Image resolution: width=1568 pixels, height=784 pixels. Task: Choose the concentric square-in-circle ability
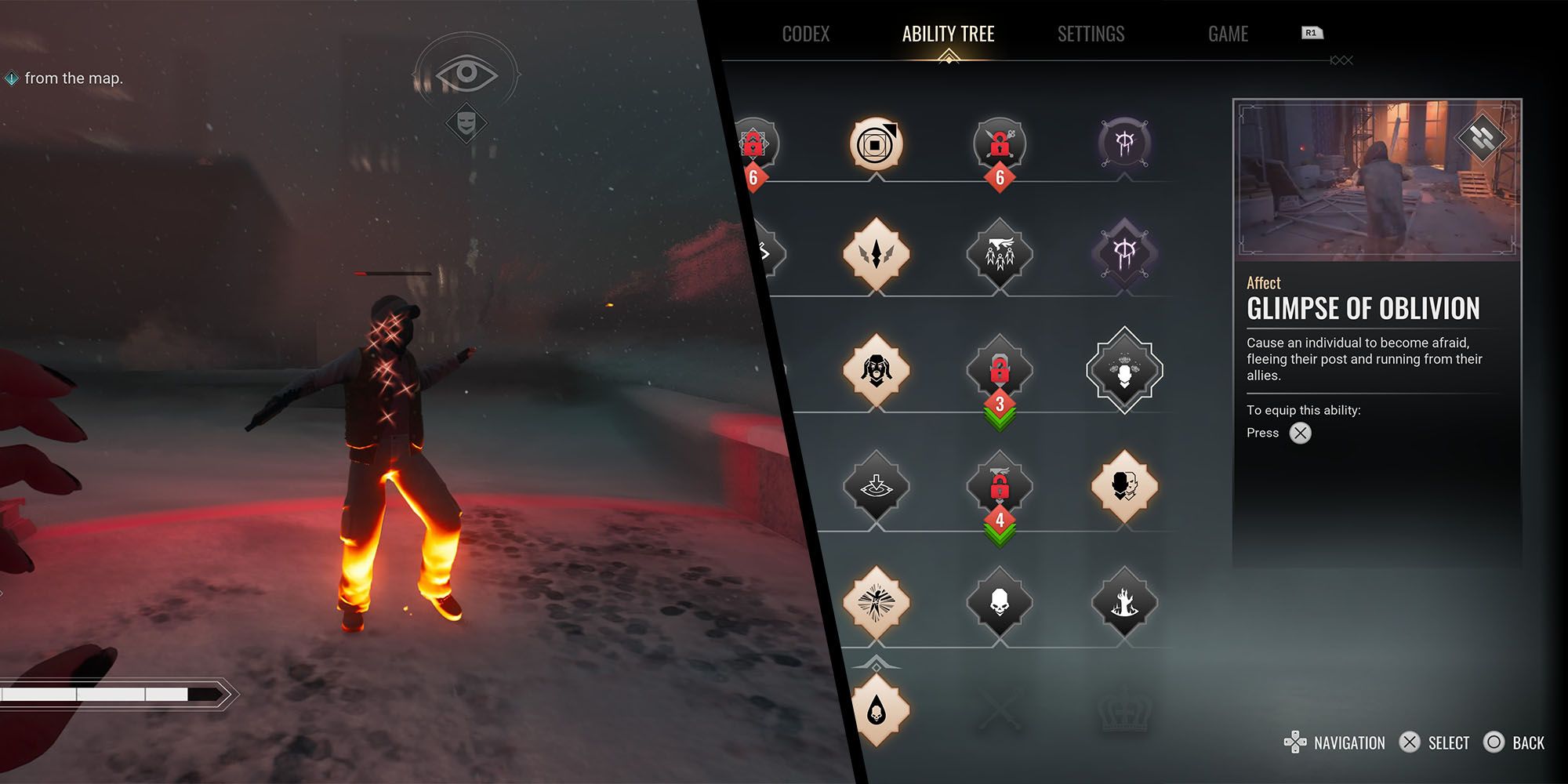876,144
